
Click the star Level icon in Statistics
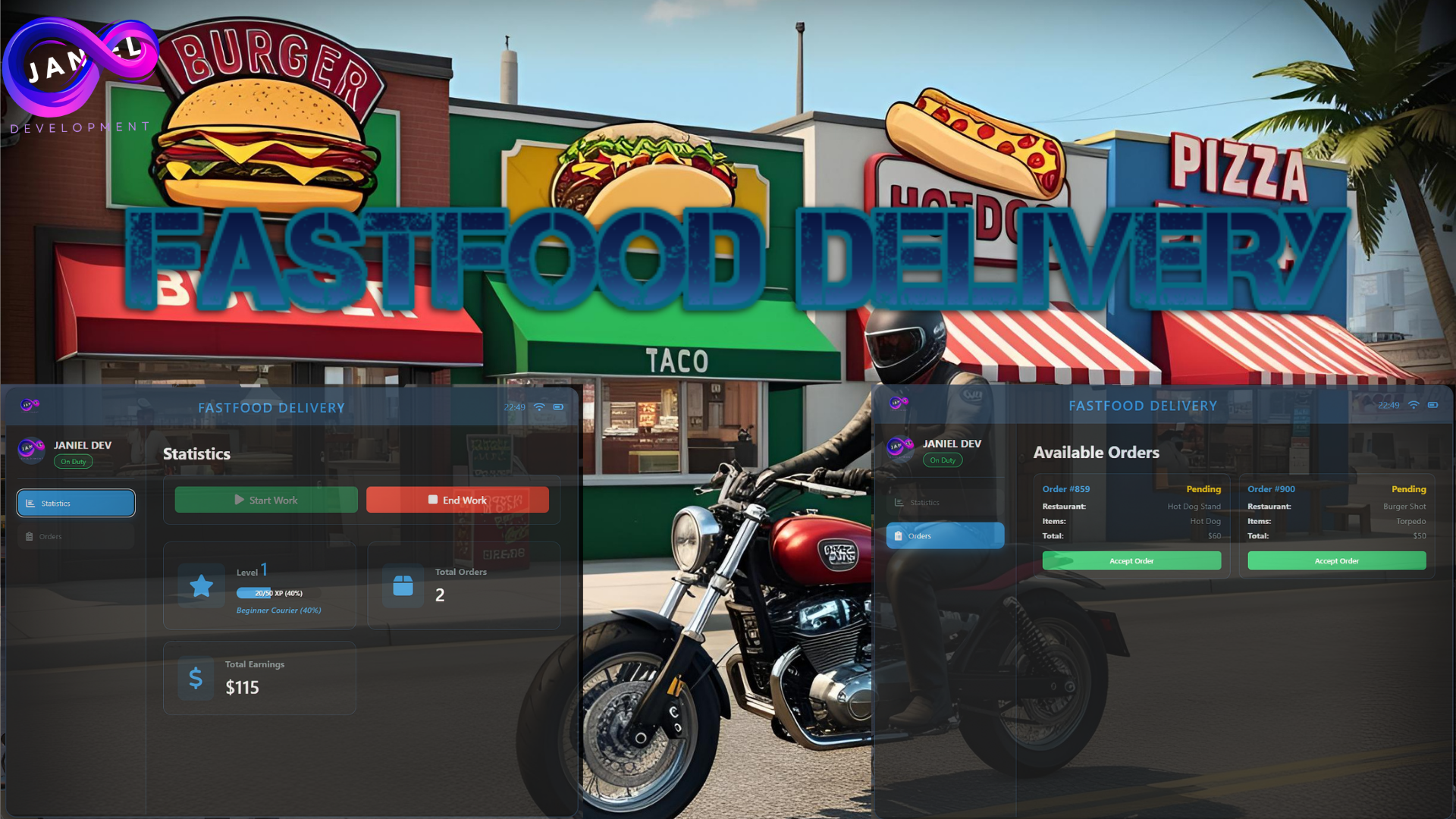click(x=201, y=585)
